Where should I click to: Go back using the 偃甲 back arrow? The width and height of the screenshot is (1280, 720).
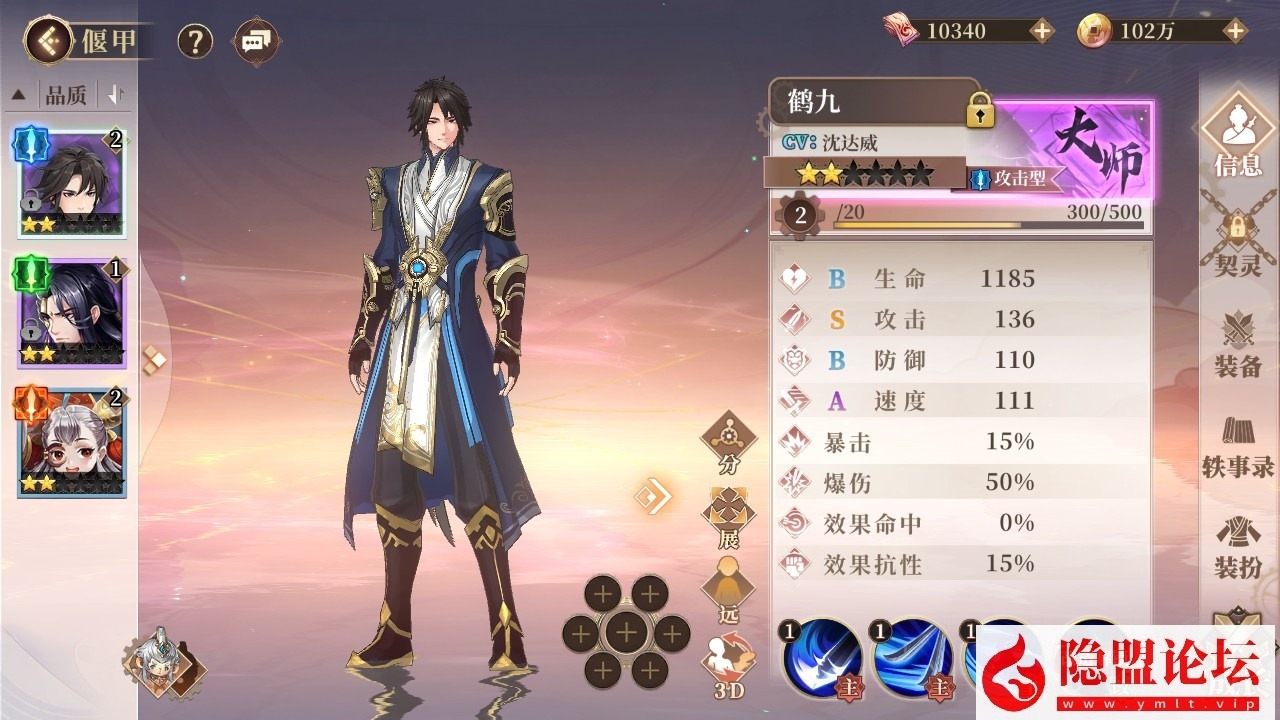(x=49, y=41)
